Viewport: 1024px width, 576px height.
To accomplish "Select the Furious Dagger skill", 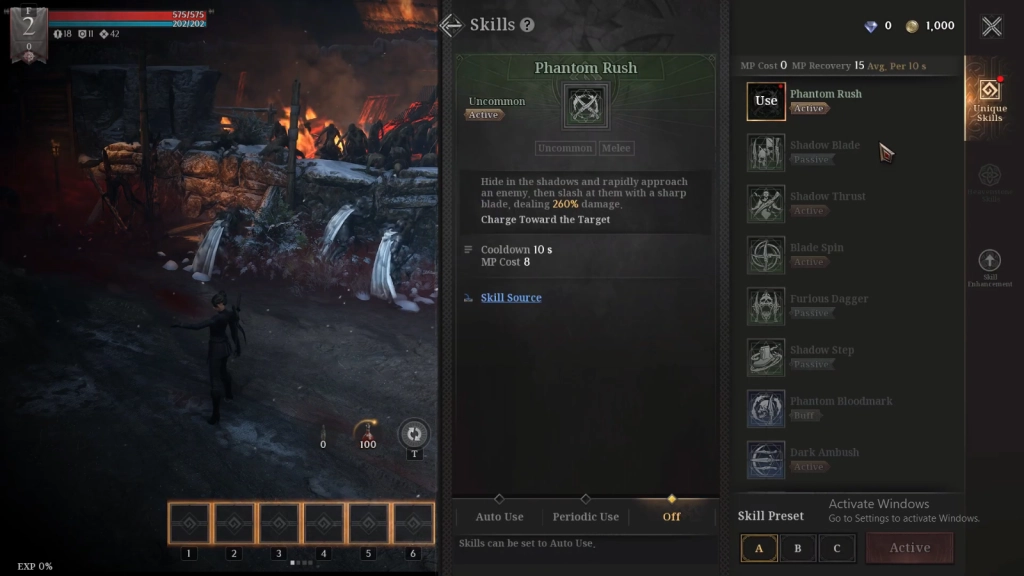I will click(x=766, y=305).
